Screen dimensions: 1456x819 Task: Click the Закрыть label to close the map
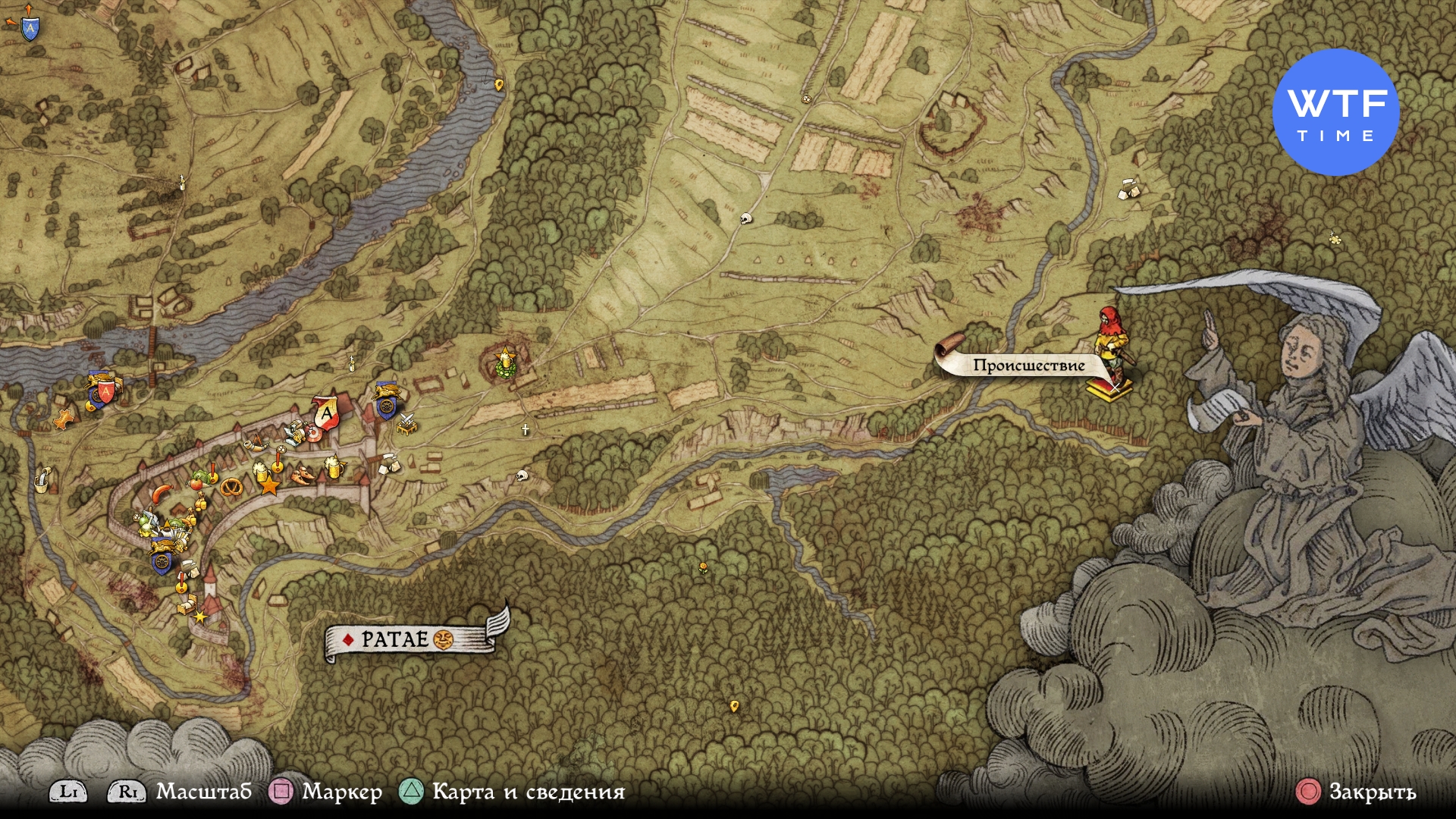click(1372, 792)
